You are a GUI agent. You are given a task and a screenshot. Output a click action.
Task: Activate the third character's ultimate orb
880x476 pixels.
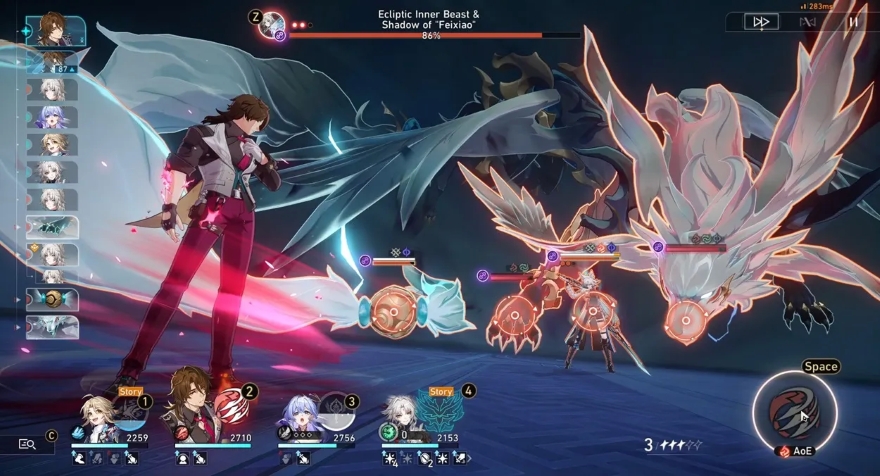336,410
